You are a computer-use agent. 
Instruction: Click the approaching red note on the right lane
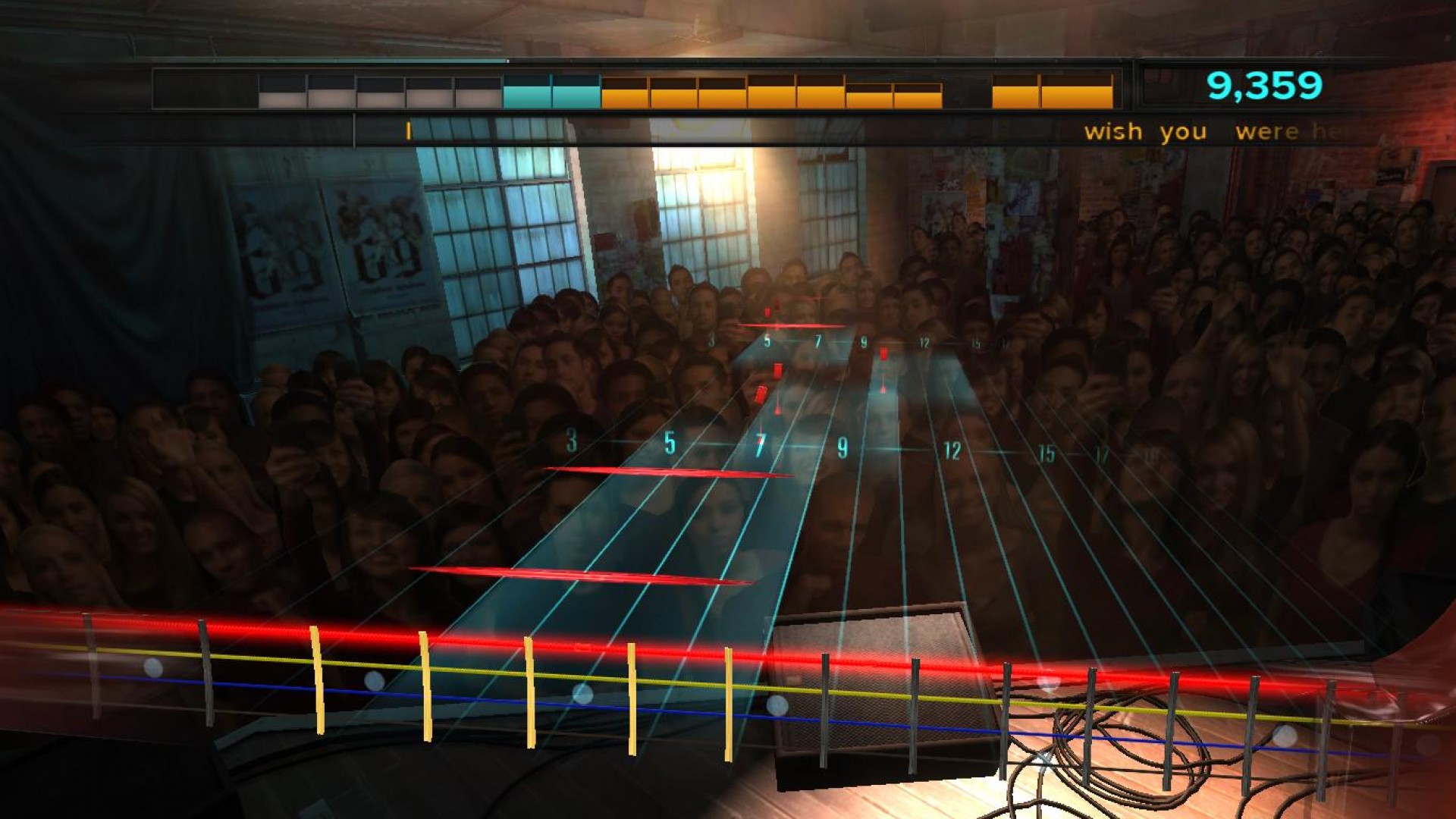point(883,355)
